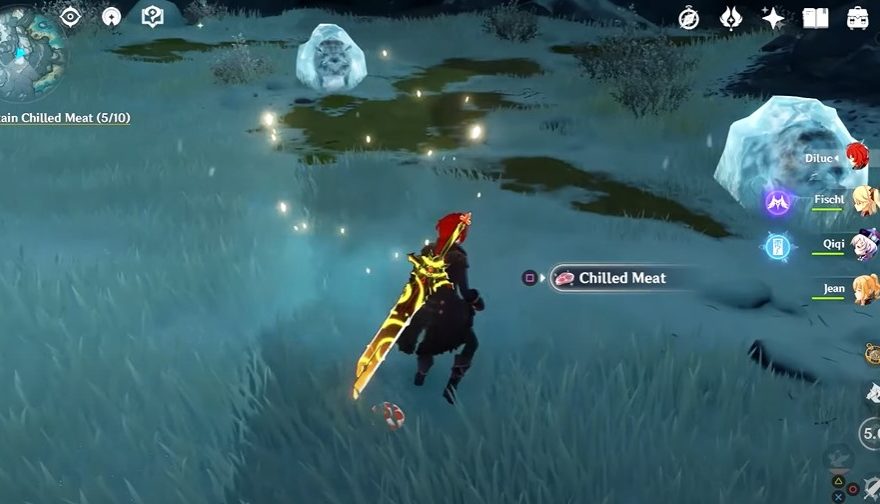The image size is (880, 504).
Task: Click the Chilled Meat quest tracker
Action: 65,118
